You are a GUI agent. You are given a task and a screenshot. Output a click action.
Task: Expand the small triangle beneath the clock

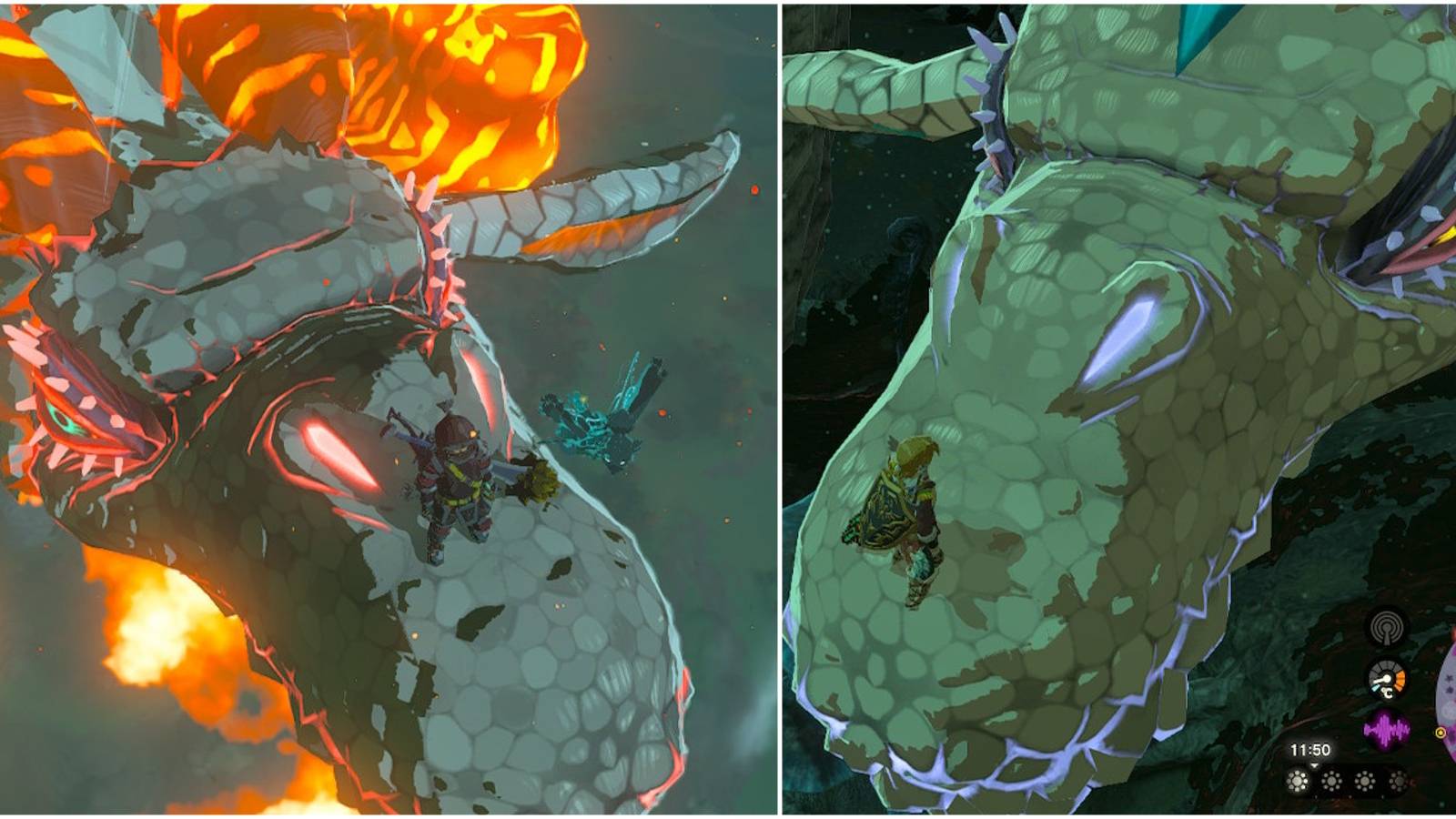[1314, 765]
